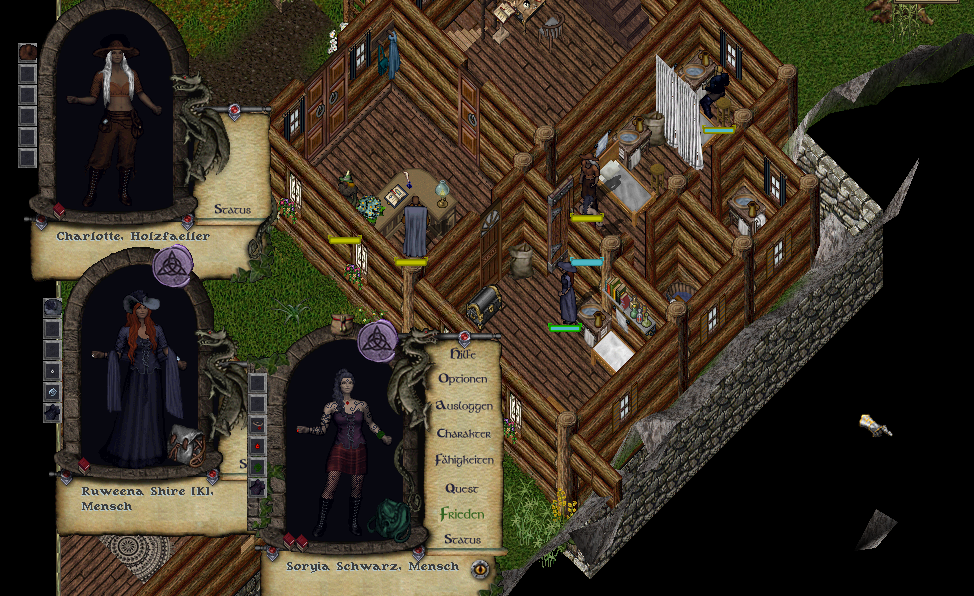Select the brown hat slot on Charlotte's paperdoll
974x596 pixels.
coord(28,52)
